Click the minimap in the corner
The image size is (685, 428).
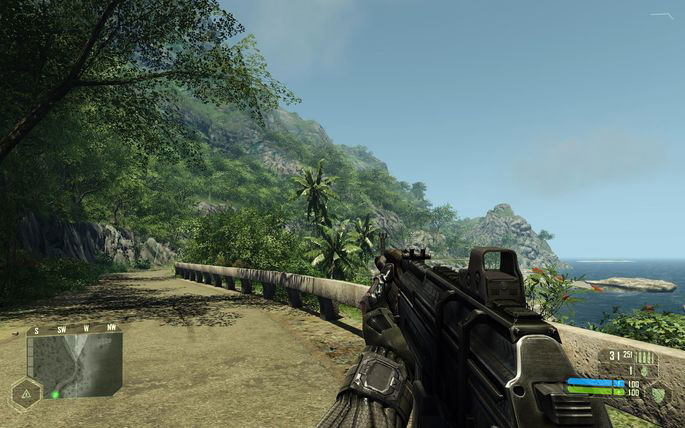(x=74, y=364)
